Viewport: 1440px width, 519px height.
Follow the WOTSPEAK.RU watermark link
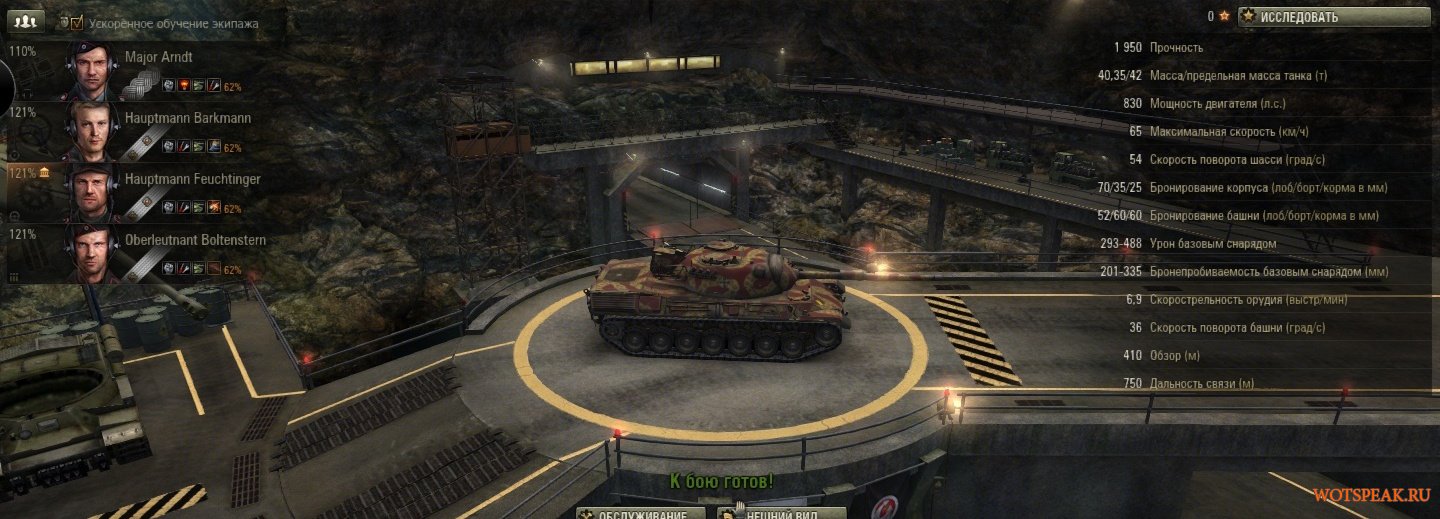click(x=1371, y=496)
